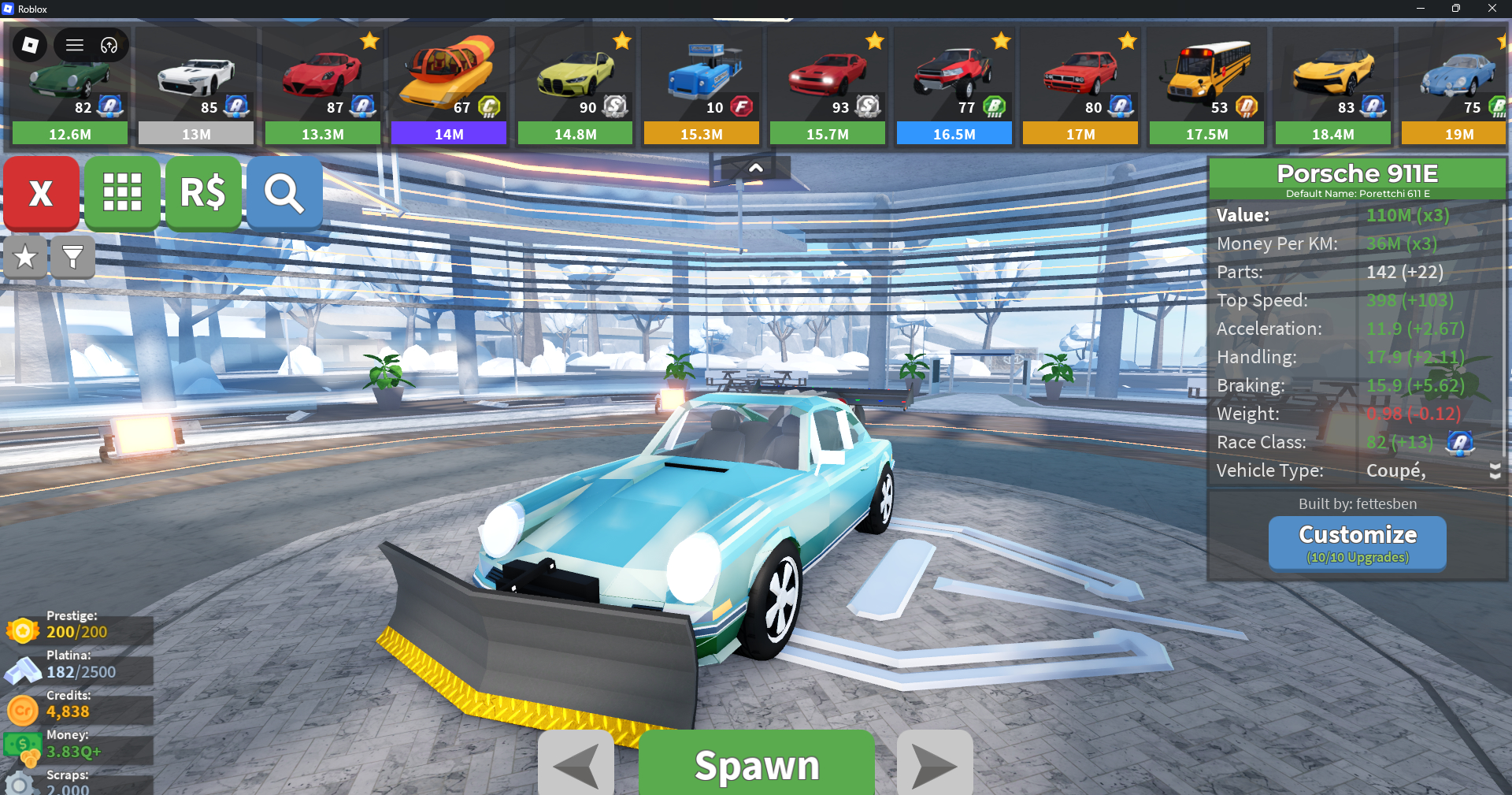Open the green grid view button
Screen dimensions: 1512x795
(122, 193)
